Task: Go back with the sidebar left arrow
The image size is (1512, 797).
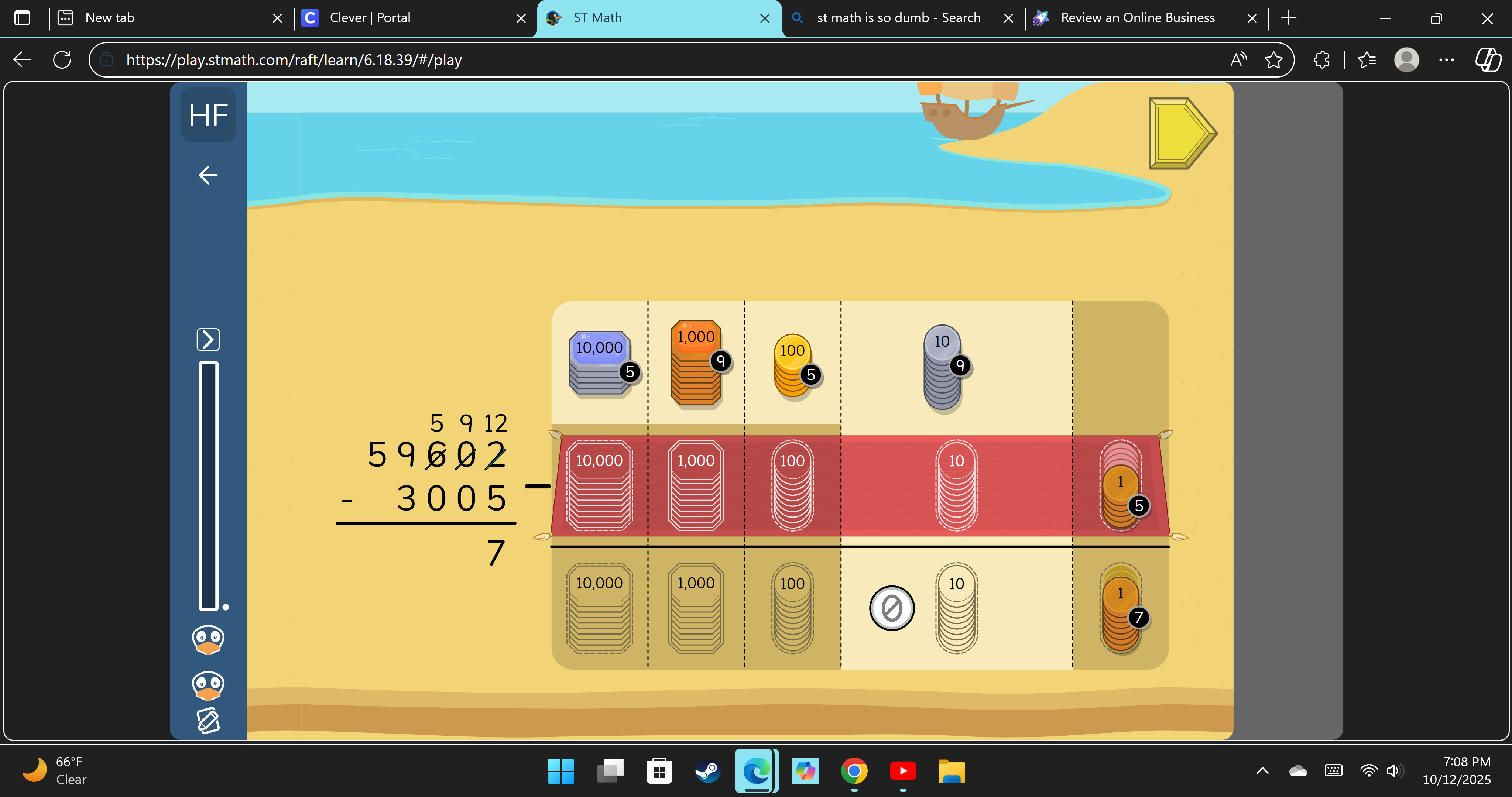Action: point(208,175)
